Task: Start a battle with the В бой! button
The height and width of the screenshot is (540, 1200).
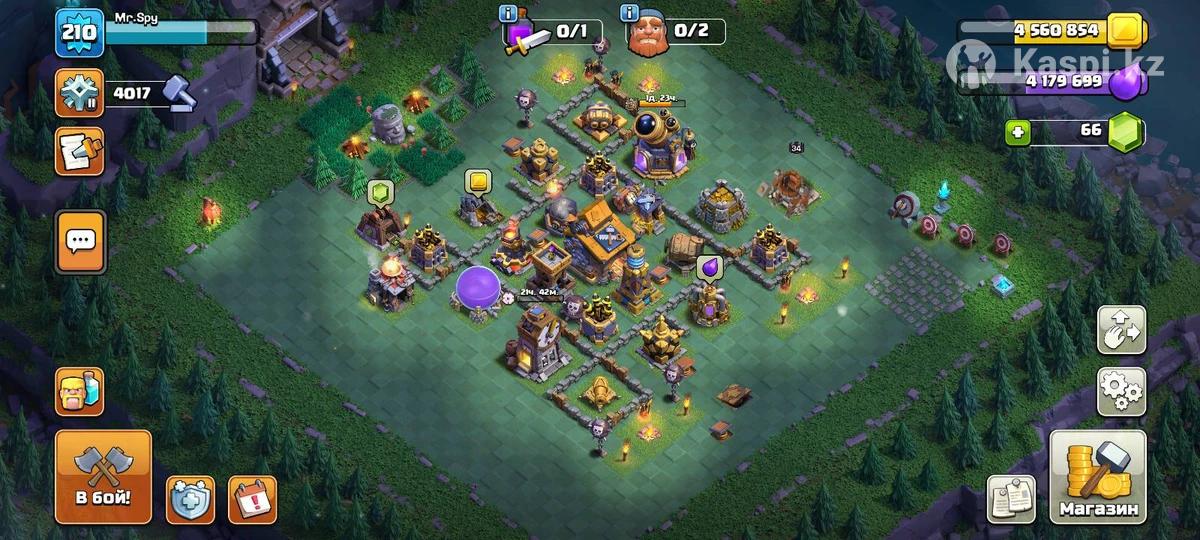Action: tap(103, 478)
